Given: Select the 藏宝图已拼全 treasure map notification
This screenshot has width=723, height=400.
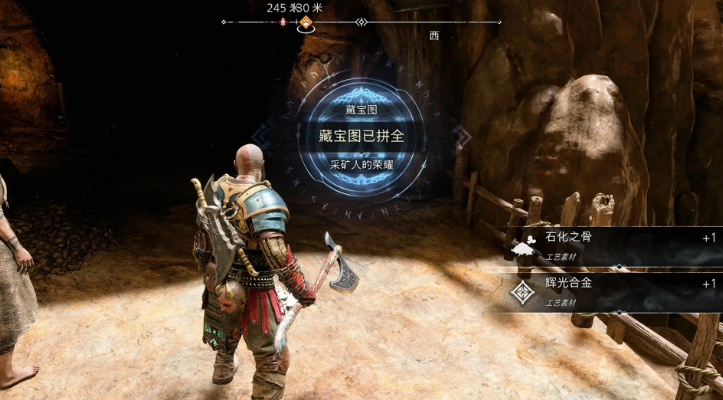Looking at the screenshot, I should 361,135.
